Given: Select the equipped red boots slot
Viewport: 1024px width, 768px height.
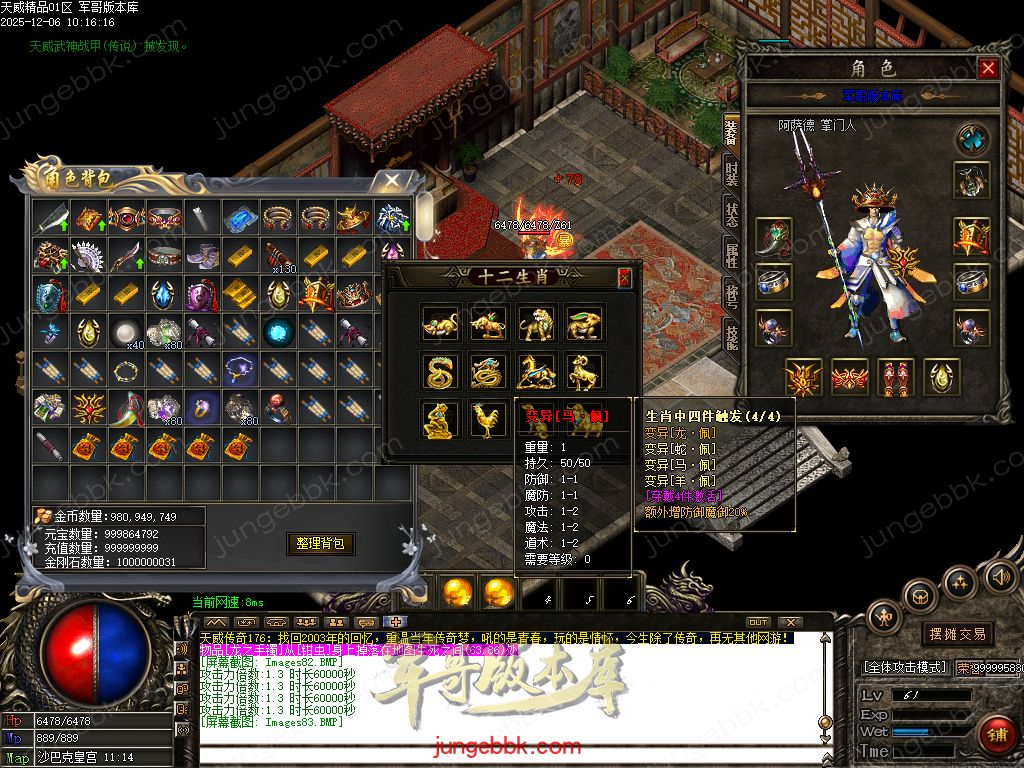Looking at the screenshot, I should [895, 377].
